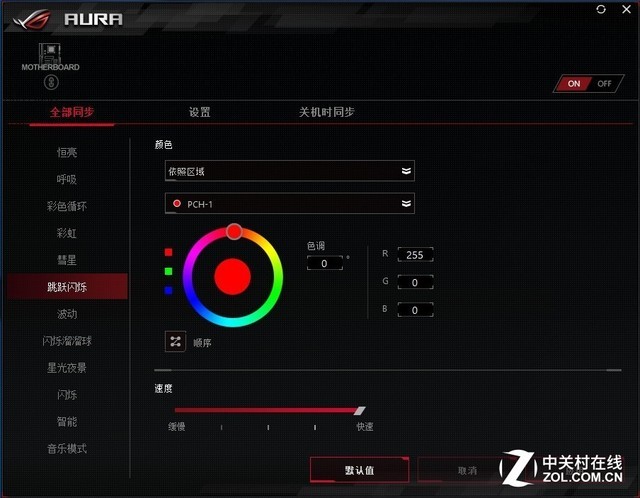
Task: Click the R value input field
Action: pyautogui.click(x=414, y=255)
